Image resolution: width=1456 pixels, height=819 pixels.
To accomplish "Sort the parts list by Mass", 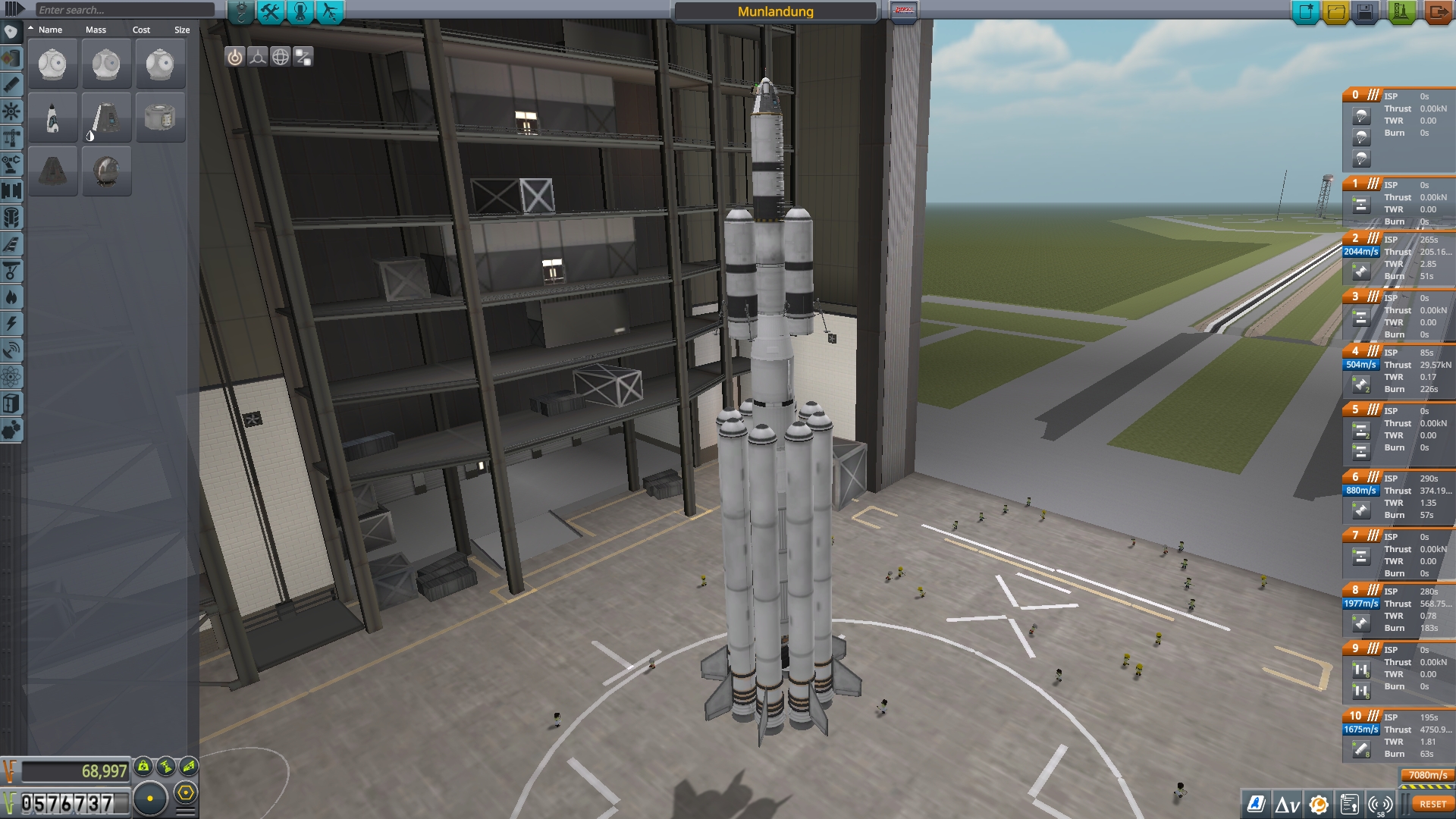I will coord(96,30).
